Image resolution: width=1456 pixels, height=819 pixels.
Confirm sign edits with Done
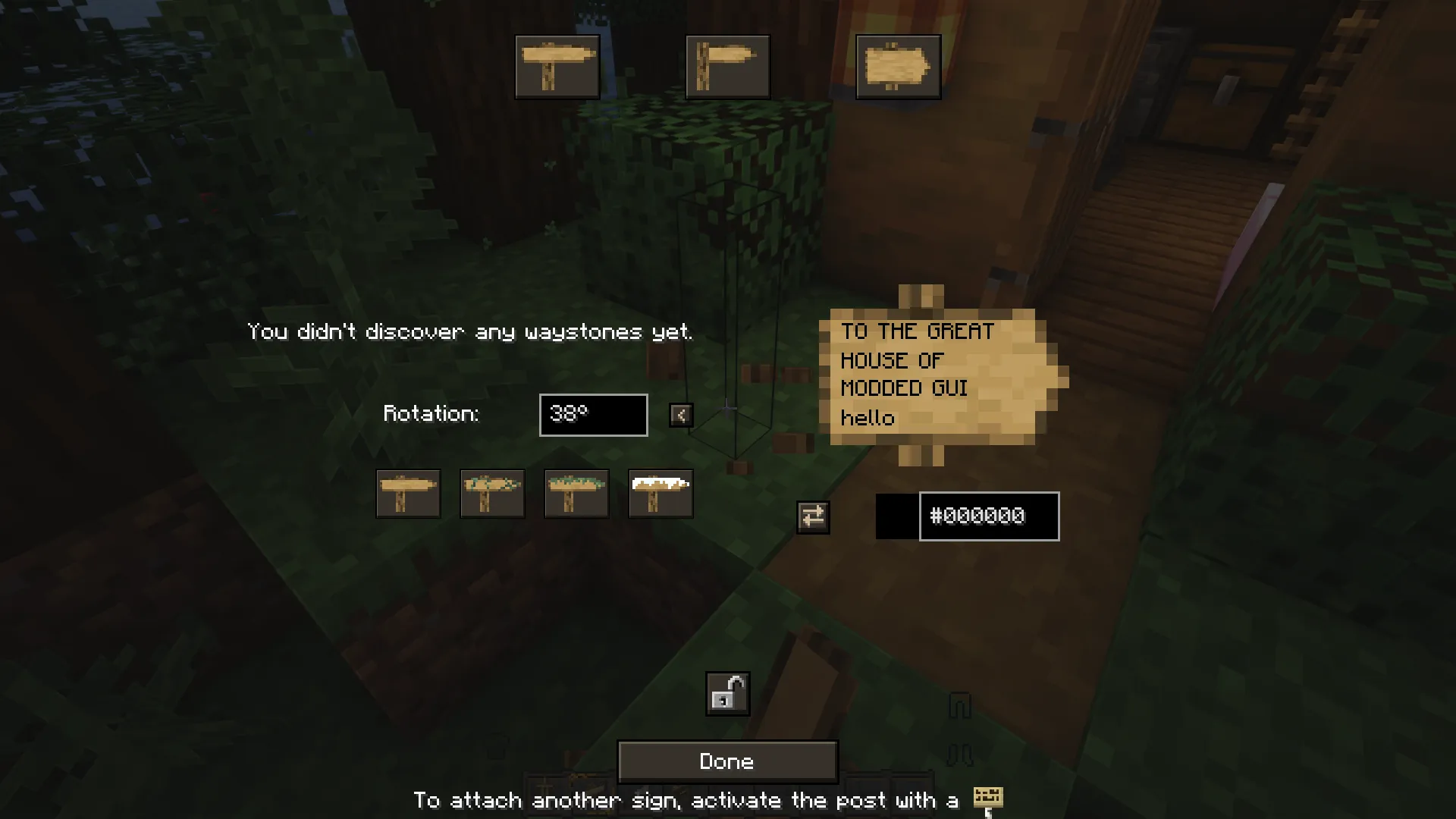pyautogui.click(x=726, y=761)
